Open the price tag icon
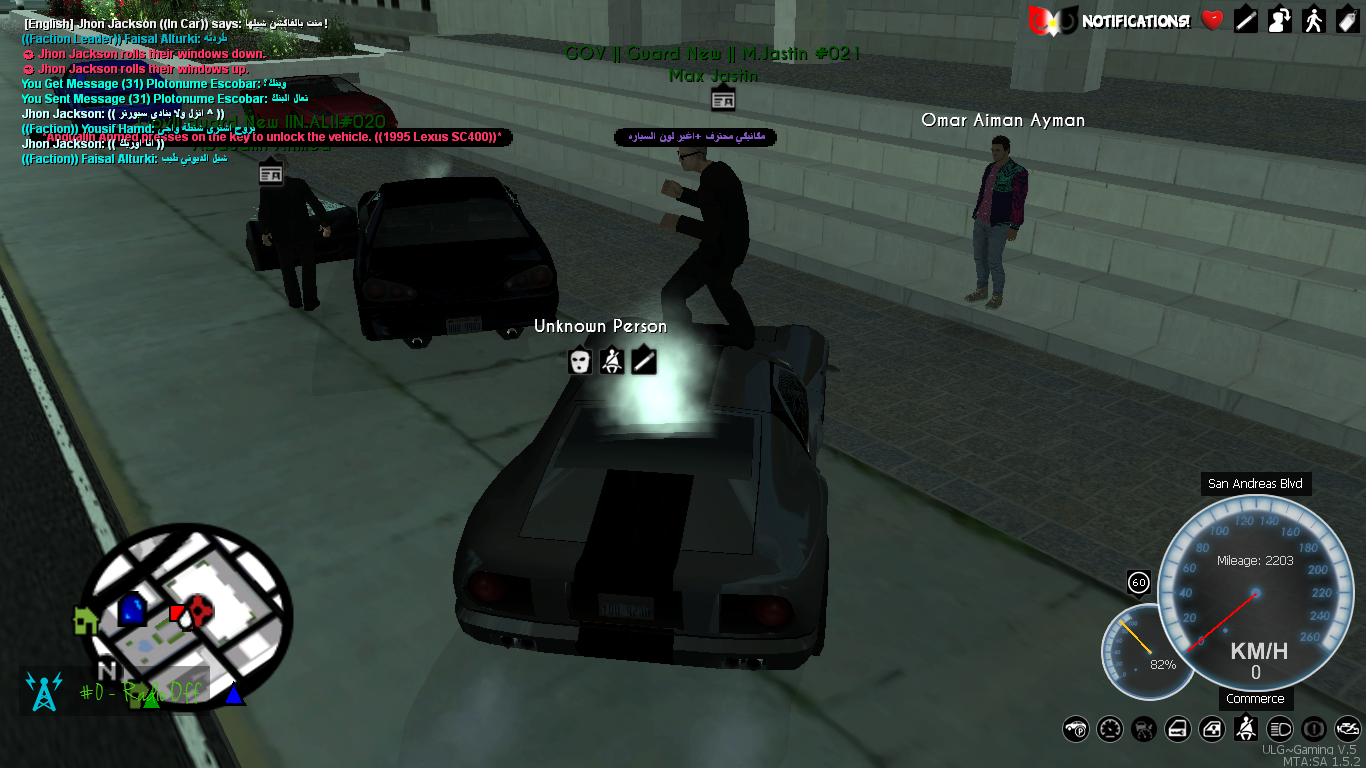The width and height of the screenshot is (1366, 768). pyautogui.click(x=1346, y=20)
